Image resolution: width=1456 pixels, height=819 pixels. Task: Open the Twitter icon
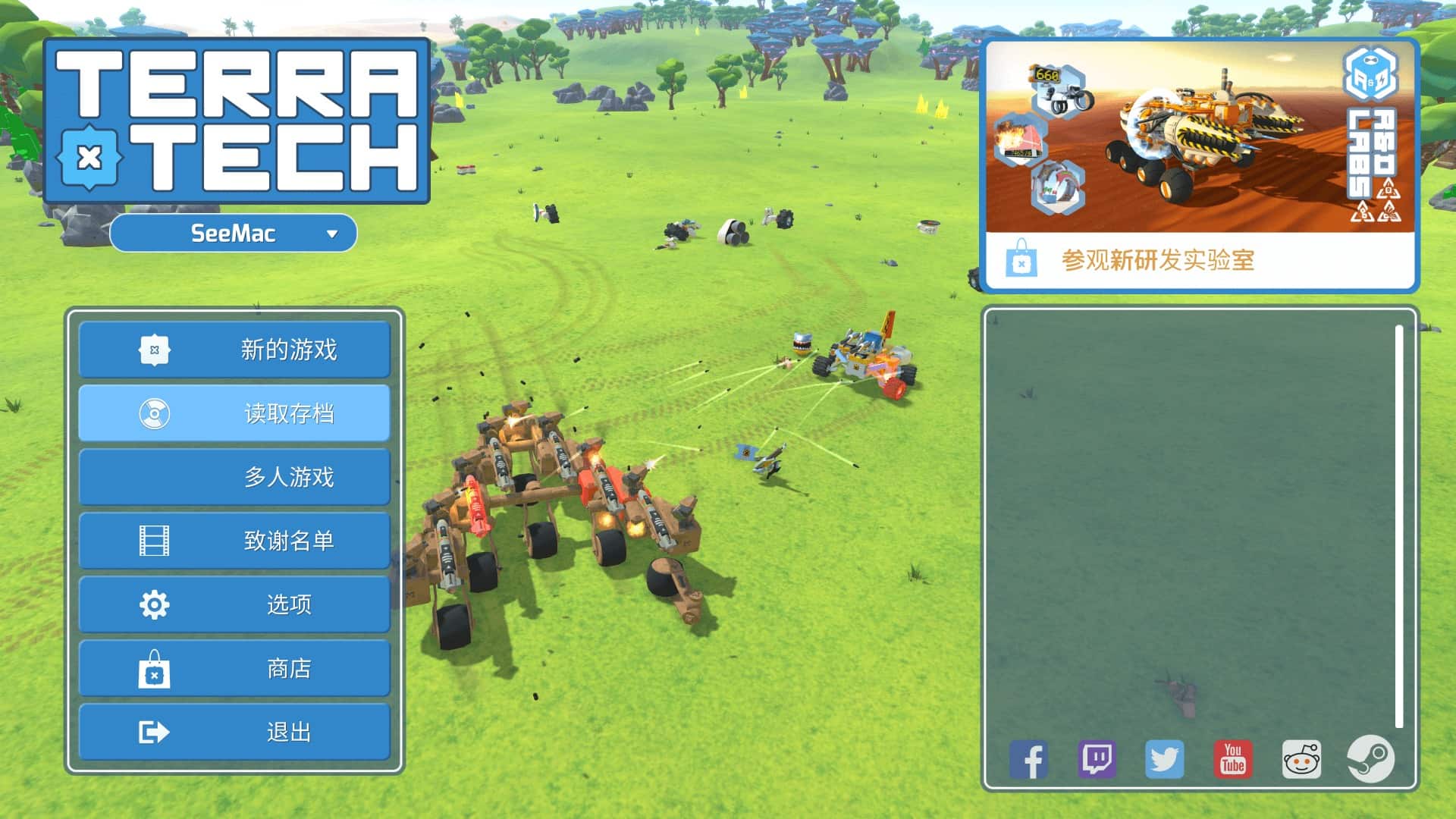pos(1164,759)
